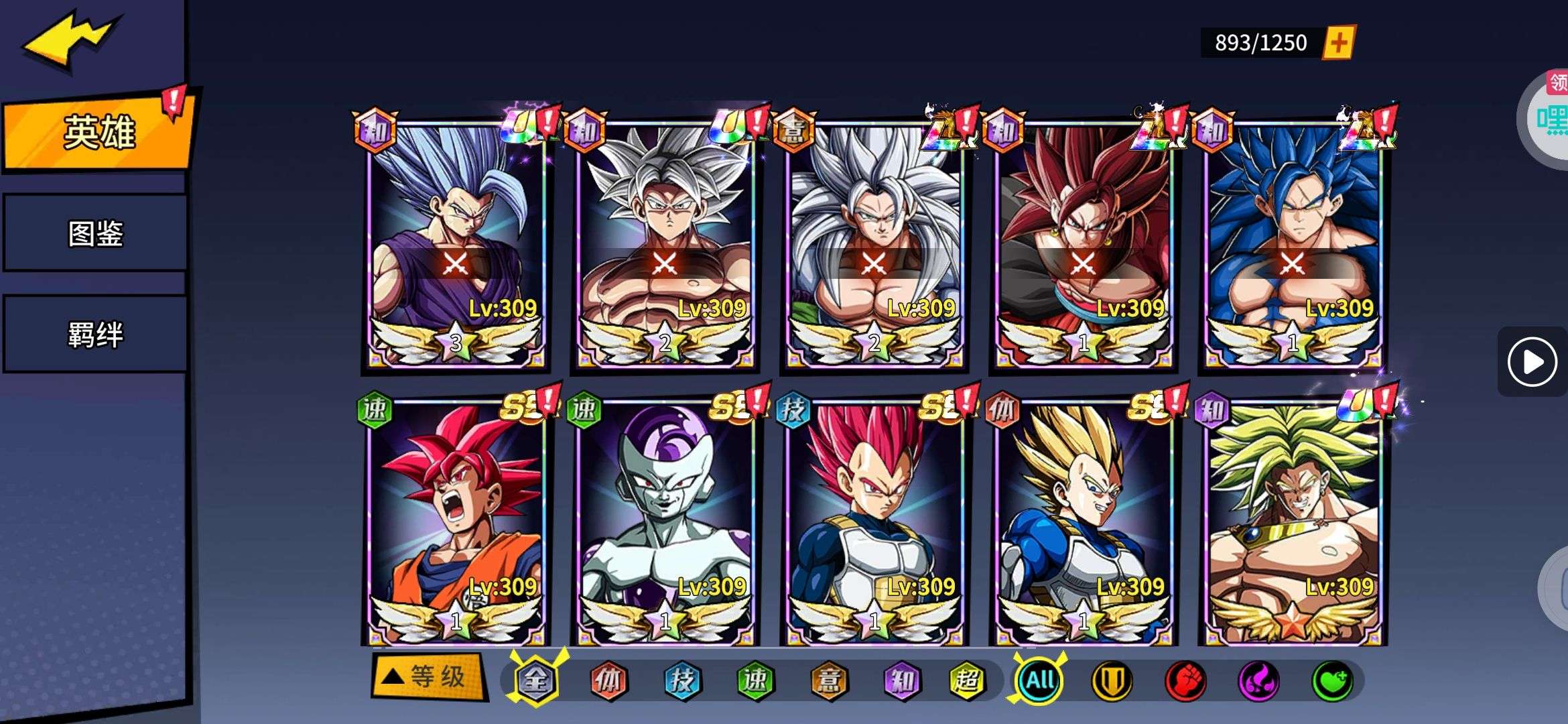Expand hero capacity with orange plus button
Screen dimensions: 1568x724
coord(1338,43)
